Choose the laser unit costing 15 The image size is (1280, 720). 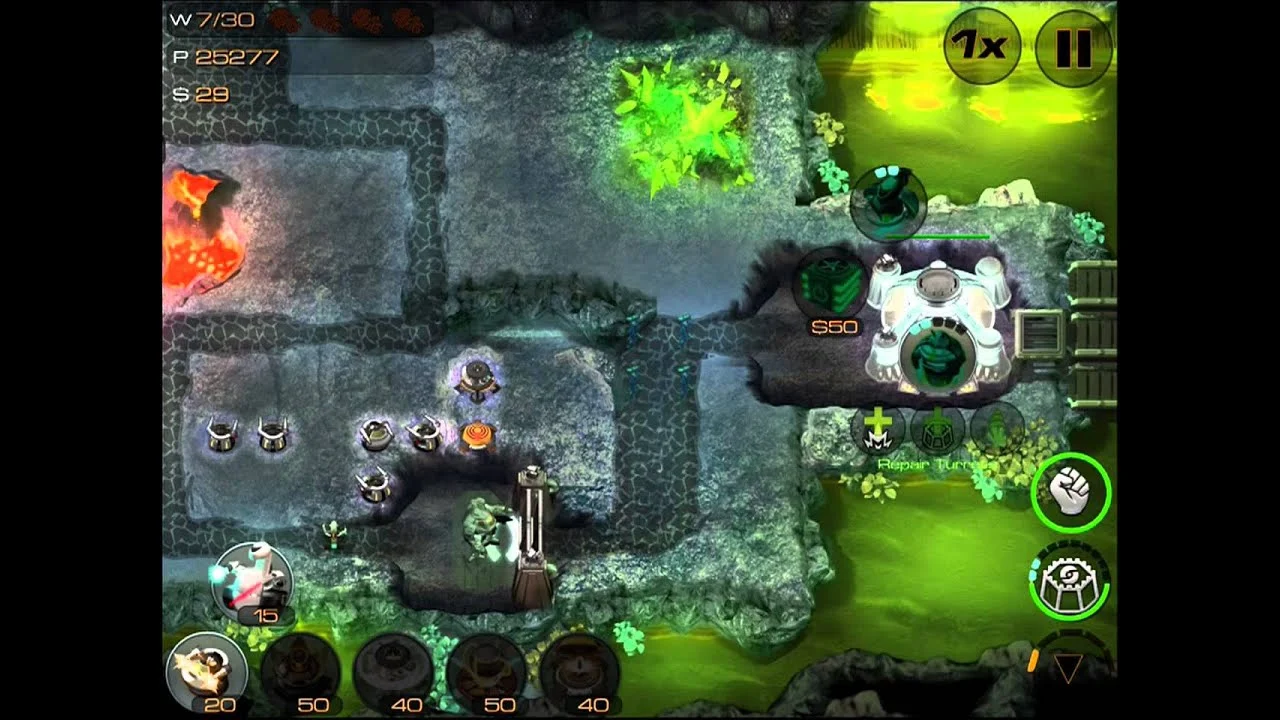(252, 578)
